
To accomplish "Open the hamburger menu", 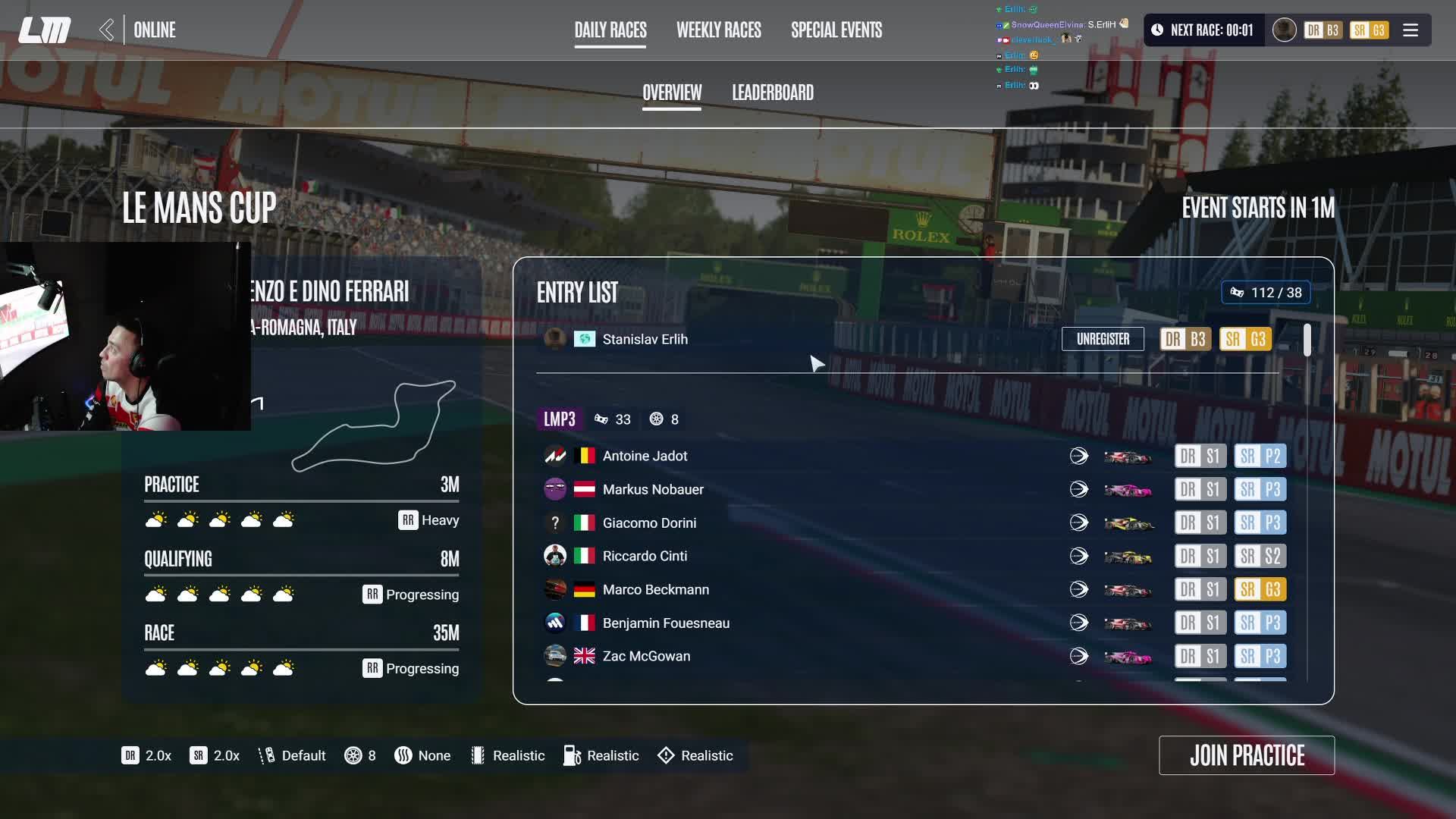I will [x=1410, y=30].
